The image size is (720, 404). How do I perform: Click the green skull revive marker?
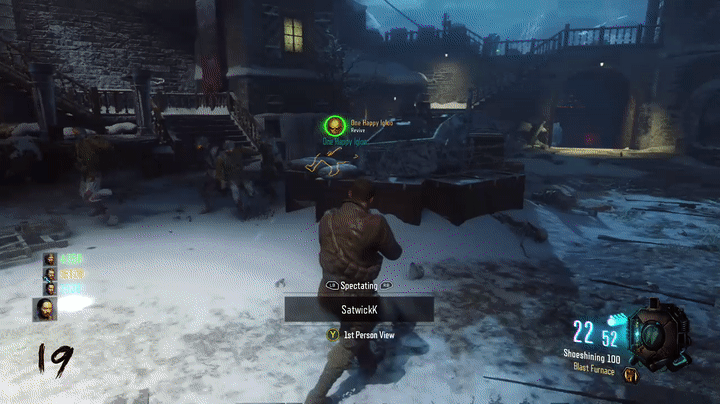pos(333,126)
